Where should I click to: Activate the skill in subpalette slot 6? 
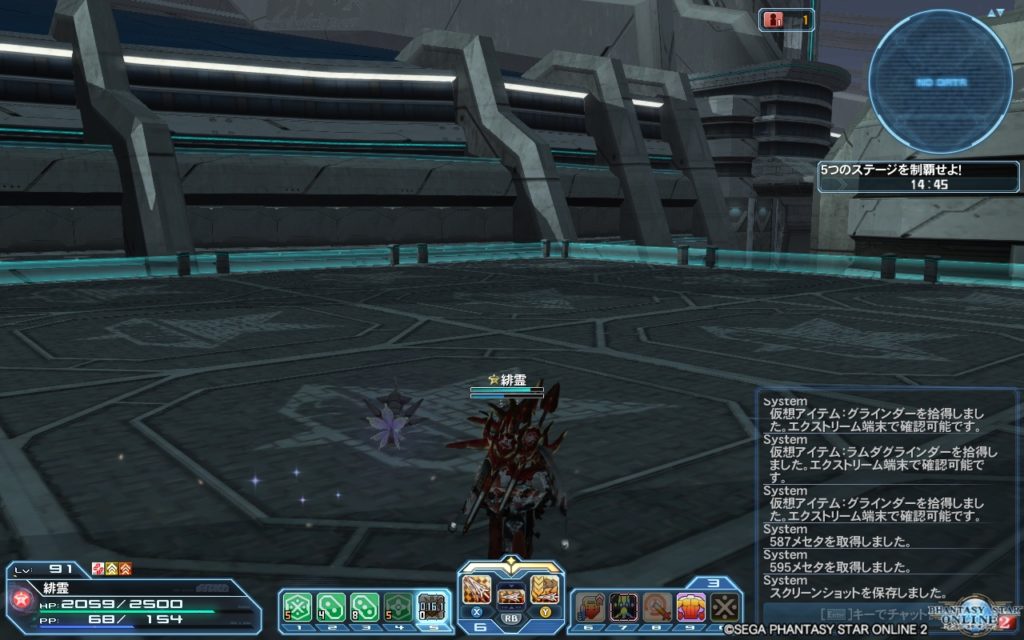589,605
